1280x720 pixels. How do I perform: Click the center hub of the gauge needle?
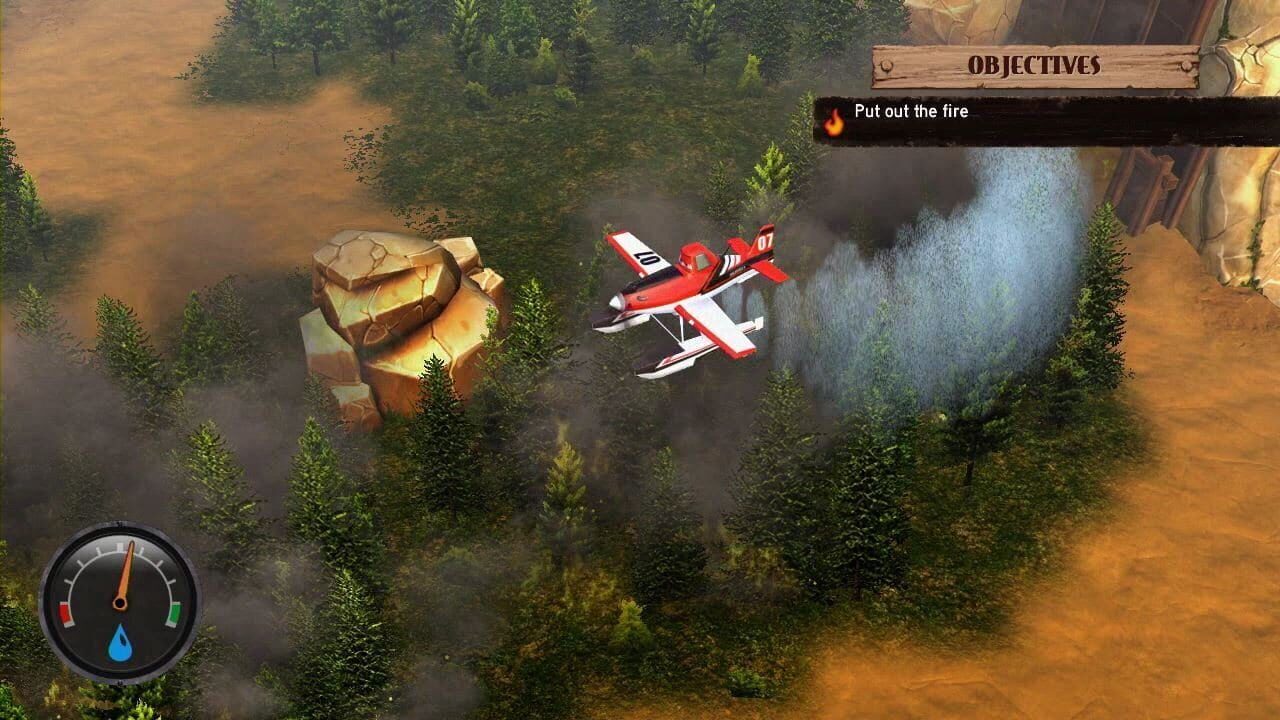121,603
